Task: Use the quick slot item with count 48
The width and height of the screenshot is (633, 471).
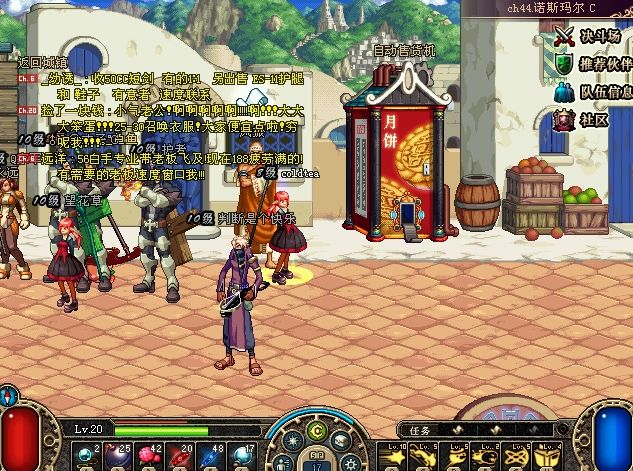Action: (x=213, y=454)
